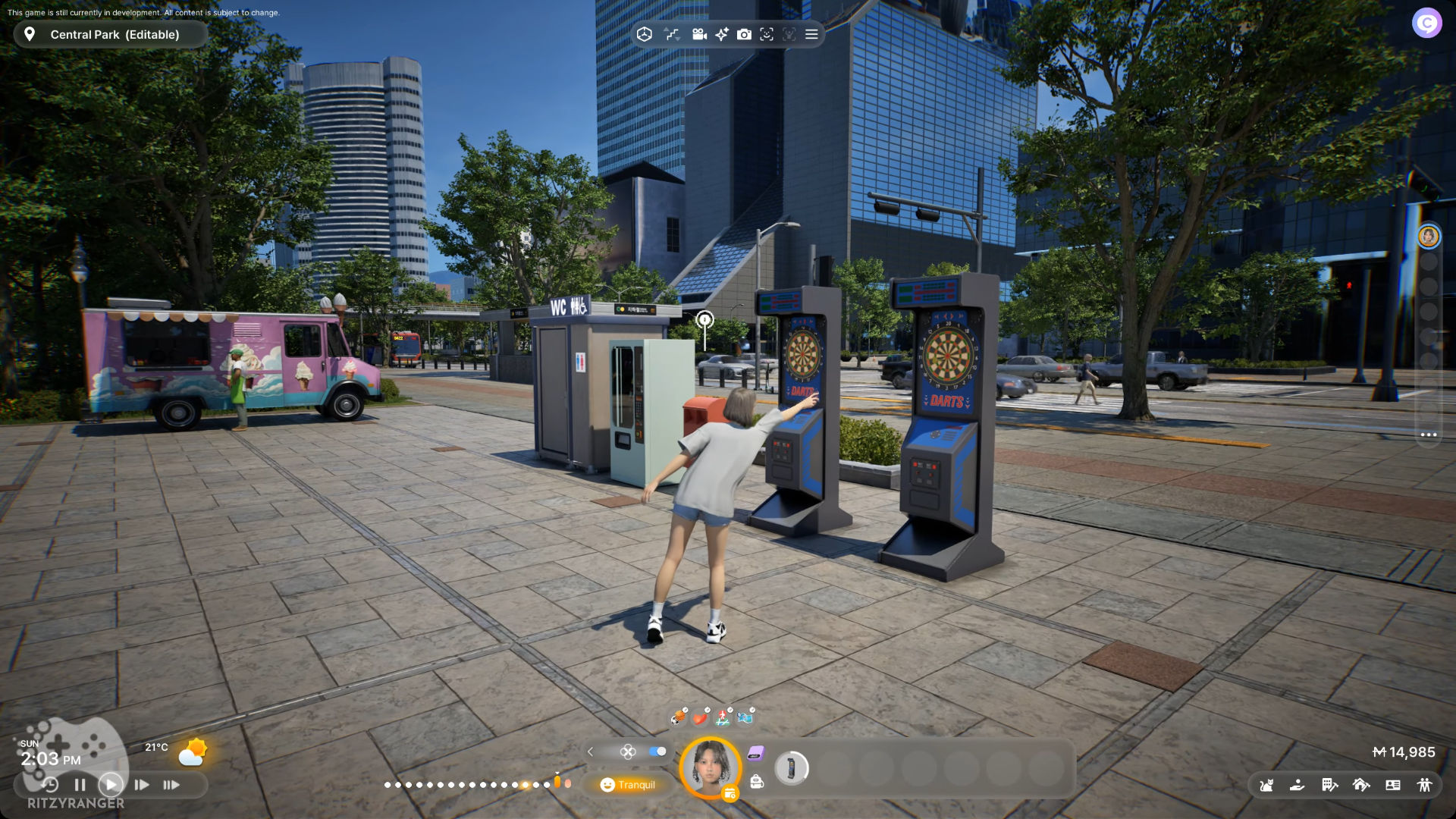
Task: Open the backpack inventory
Action: pos(757,782)
